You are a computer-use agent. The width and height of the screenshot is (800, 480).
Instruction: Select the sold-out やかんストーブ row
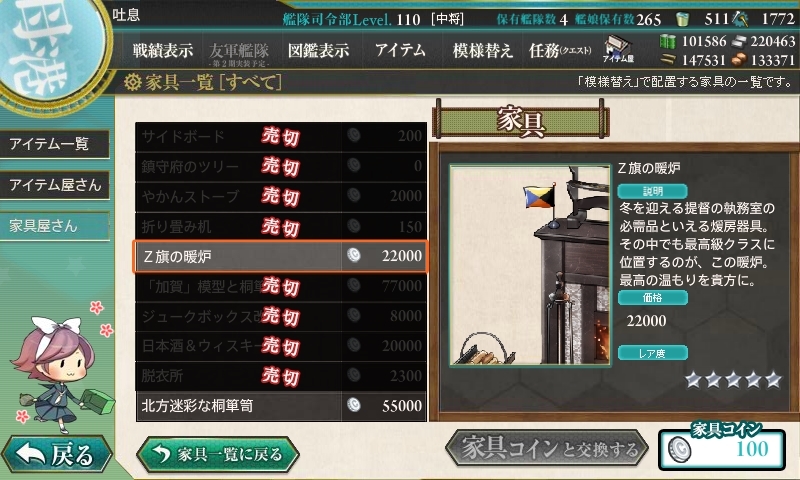click(281, 196)
